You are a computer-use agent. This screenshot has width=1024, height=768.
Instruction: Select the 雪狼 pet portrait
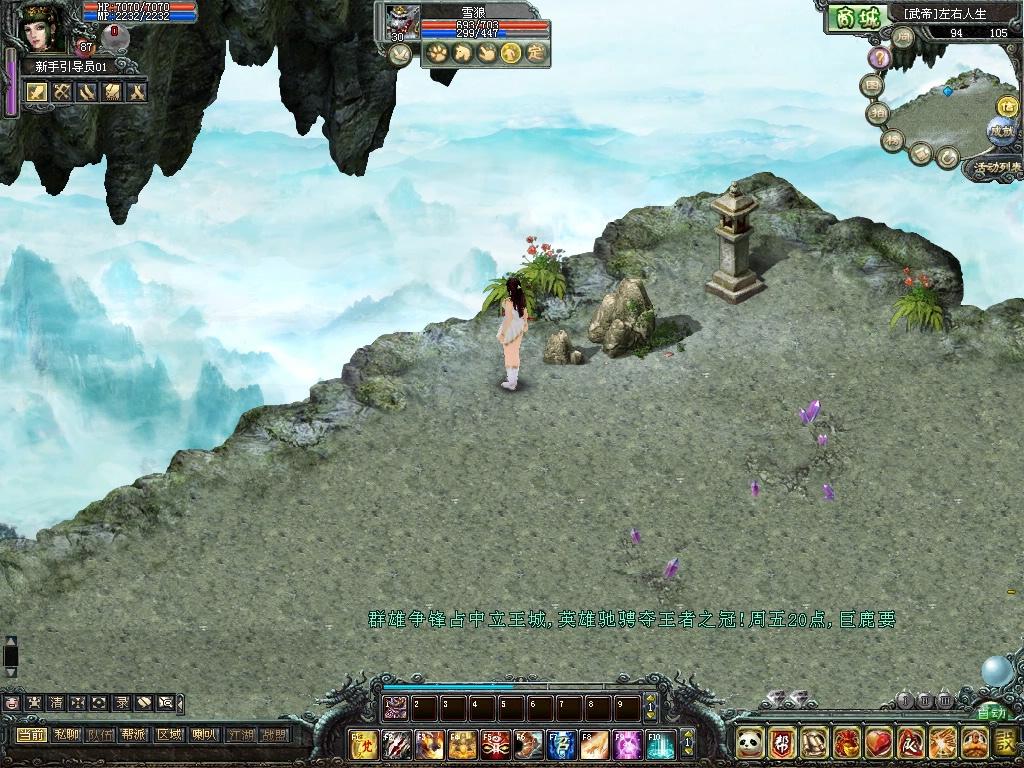pyautogui.click(x=401, y=22)
